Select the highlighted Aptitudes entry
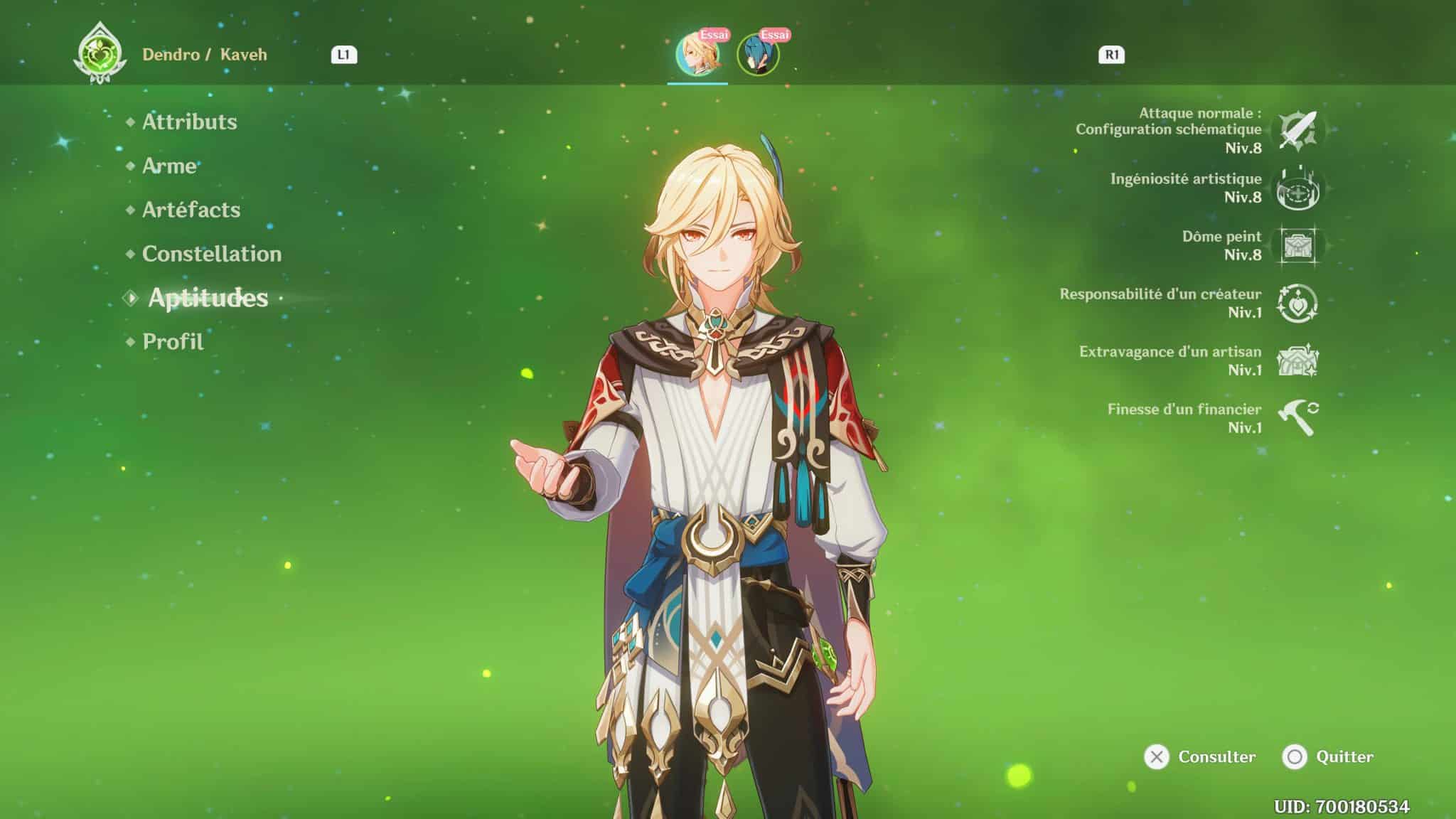The width and height of the screenshot is (1456, 819). pyautogui.click(x=208, y=299)
